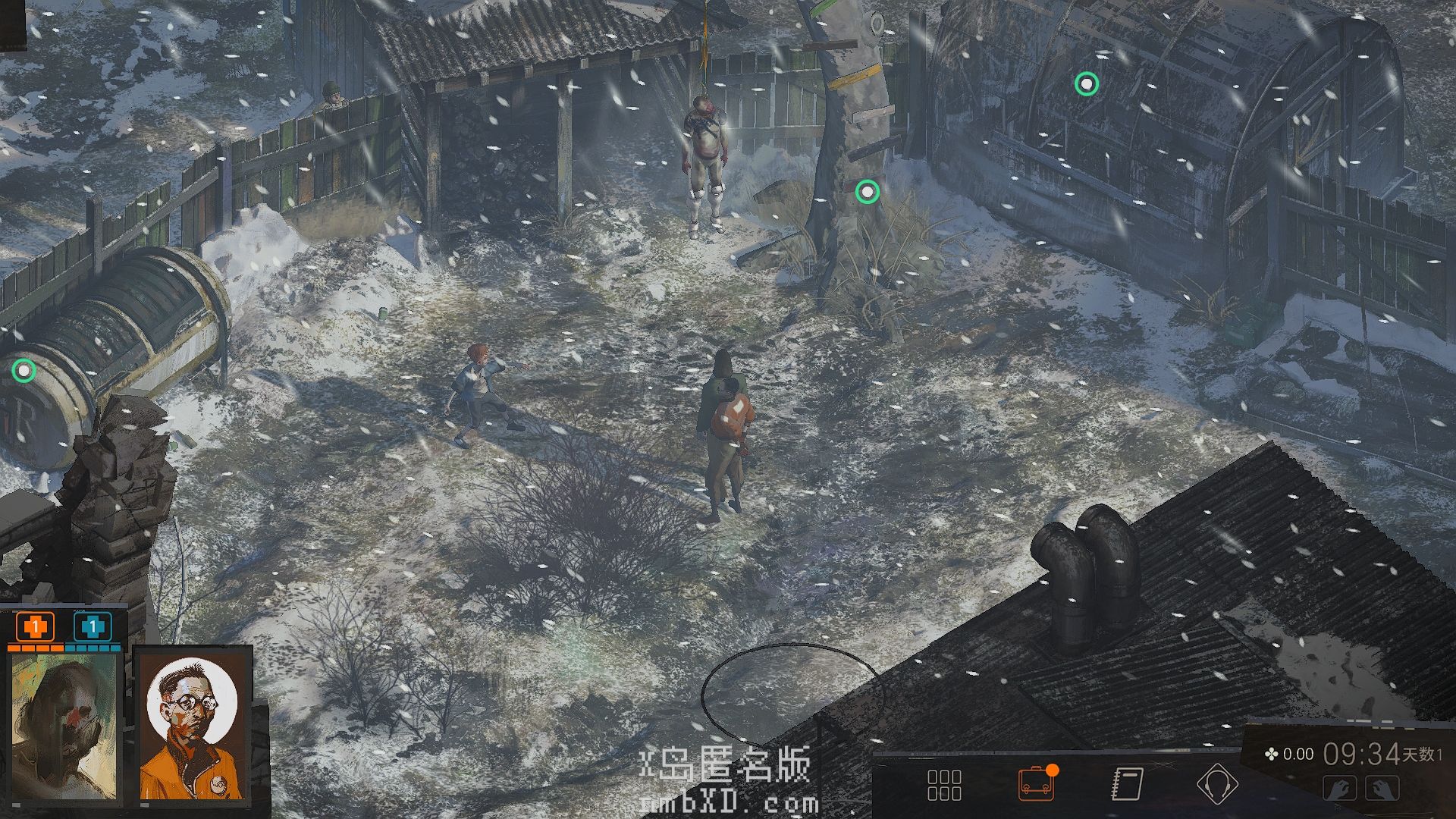Open the briefcase inventory
Image resolution: width=1456 pixels, height=819 pixels.
(x=1036, y=784)
